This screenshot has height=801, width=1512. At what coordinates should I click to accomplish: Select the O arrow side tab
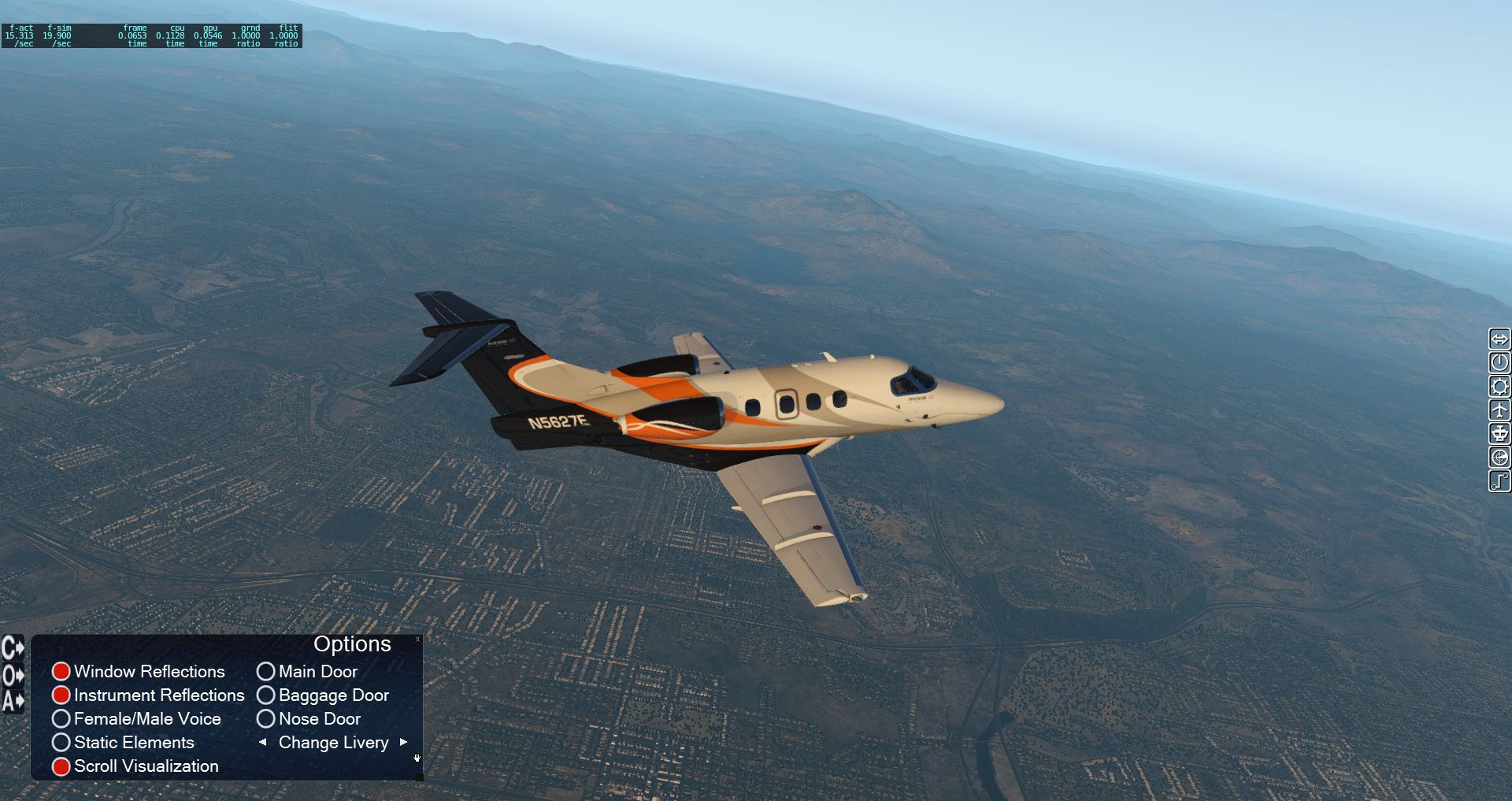coord(13,675)
